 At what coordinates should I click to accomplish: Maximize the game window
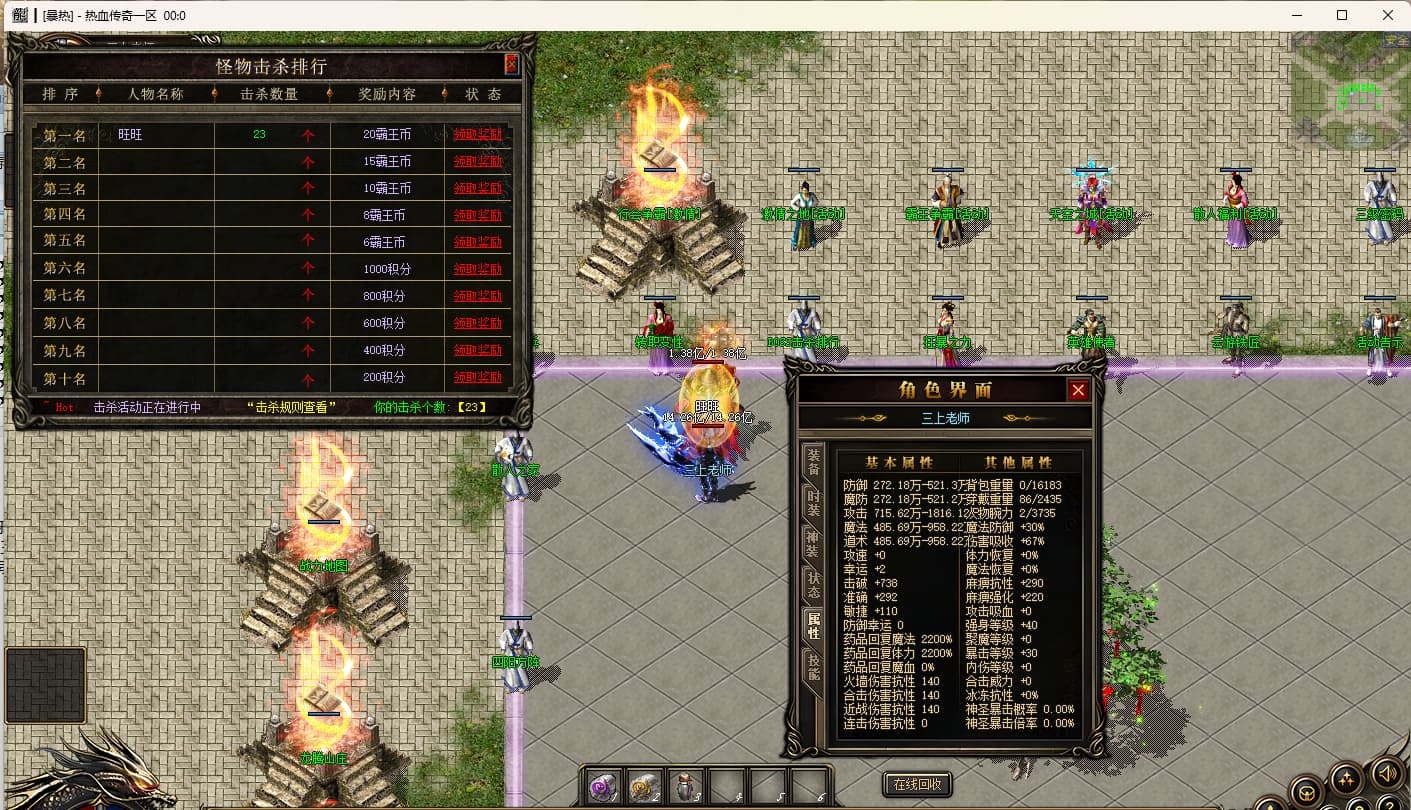[1342, 15]
